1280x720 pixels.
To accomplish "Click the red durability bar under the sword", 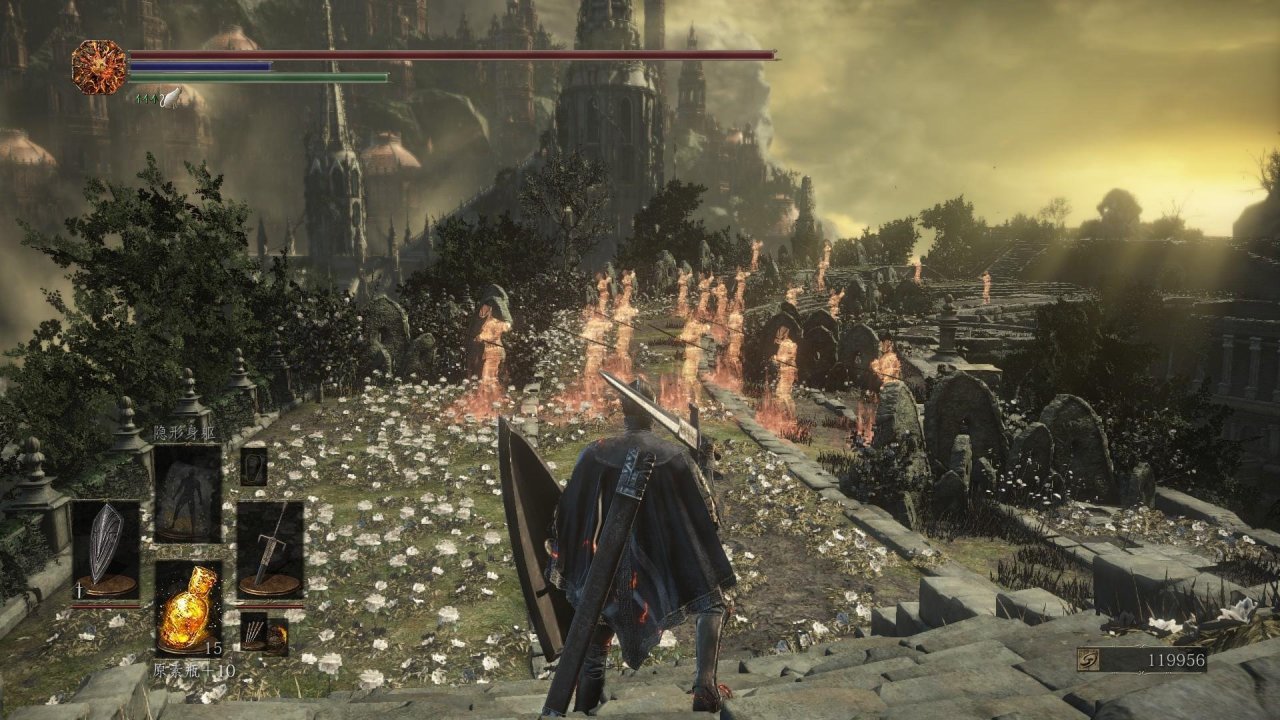I will pos(270,606).
